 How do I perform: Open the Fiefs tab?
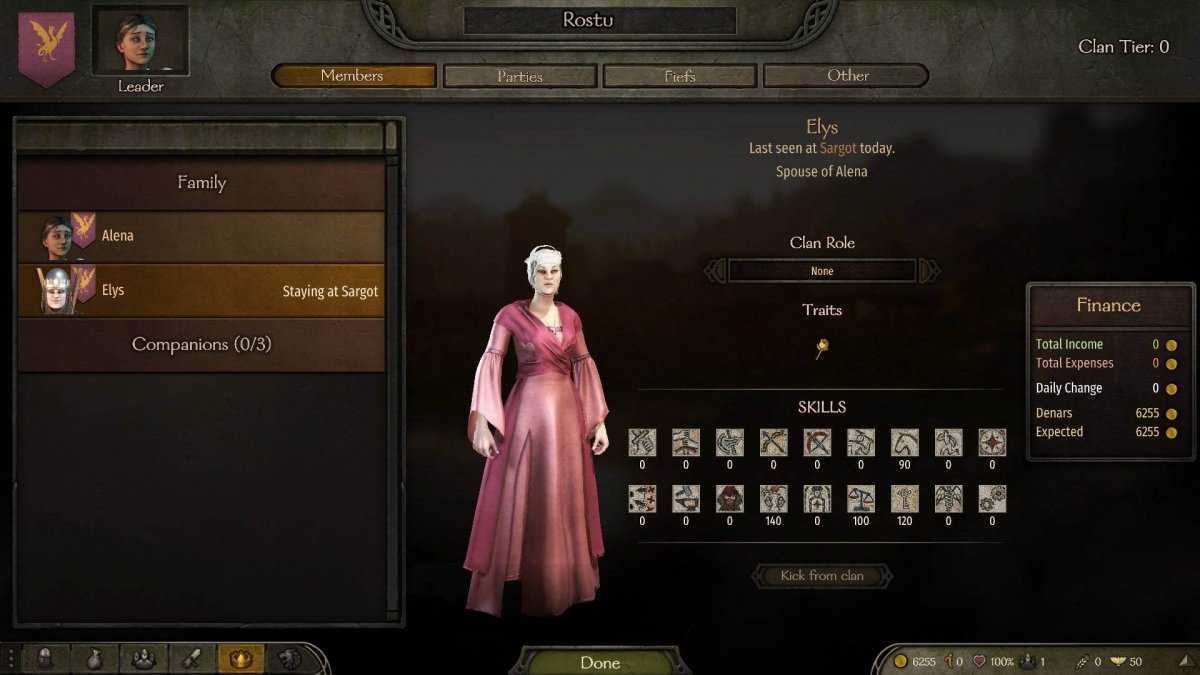680,76
